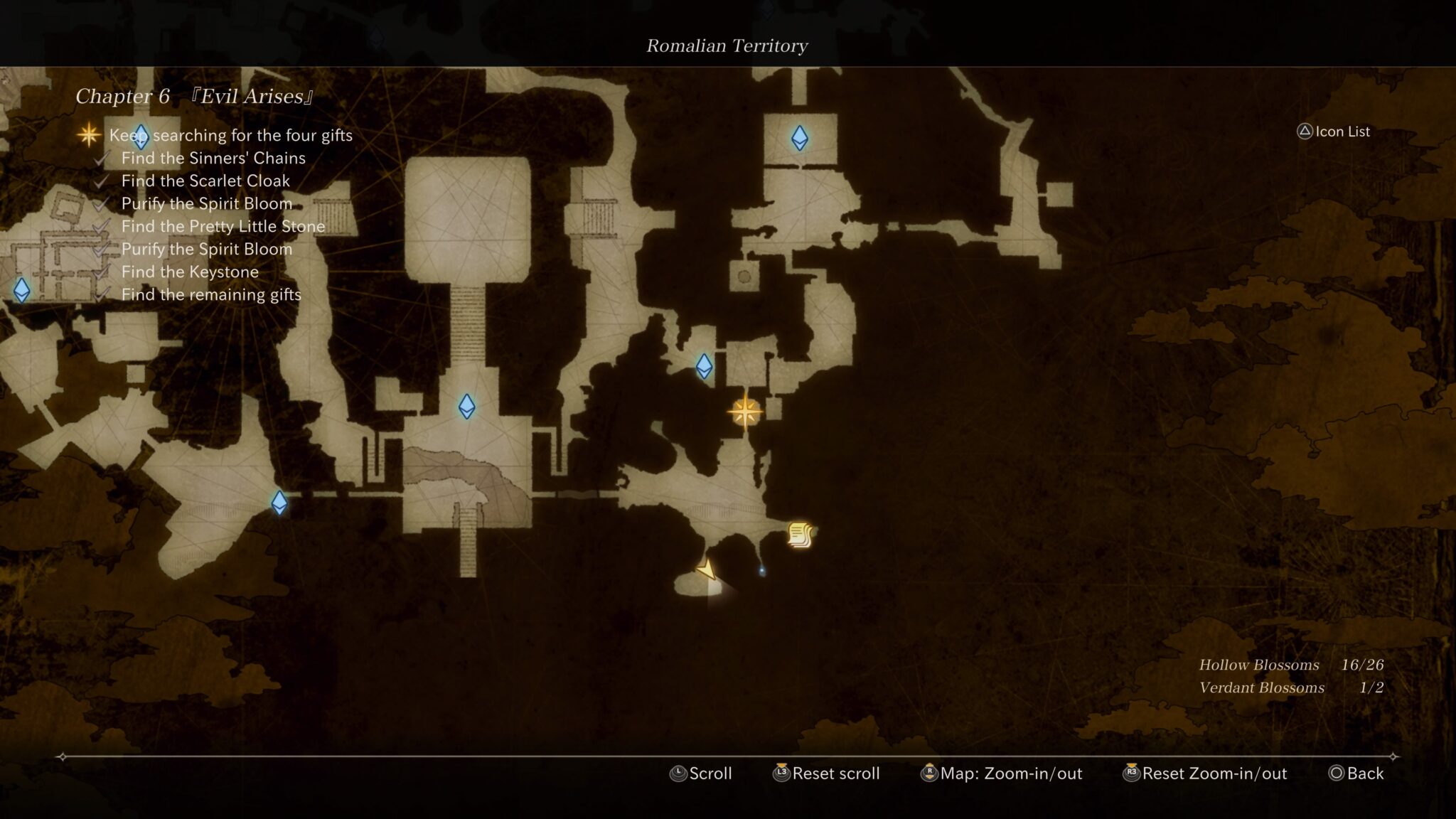This screenshot has height=819, width=1456.
Task: Select the blue teleport crystal near the top map area
Action: [799, 139]
